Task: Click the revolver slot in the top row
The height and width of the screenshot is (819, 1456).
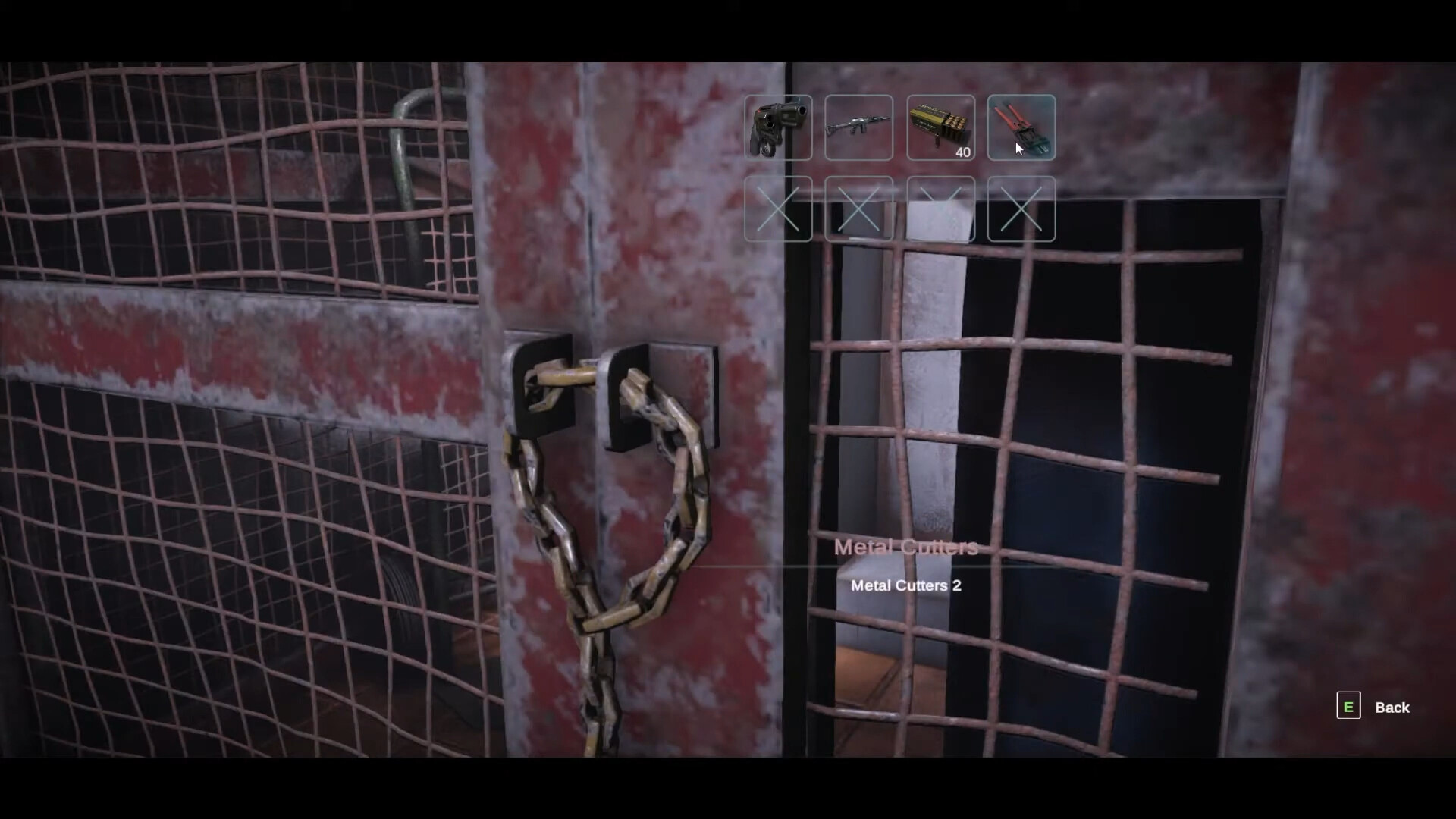Action: pyautogui.click(x=778, y=127)
